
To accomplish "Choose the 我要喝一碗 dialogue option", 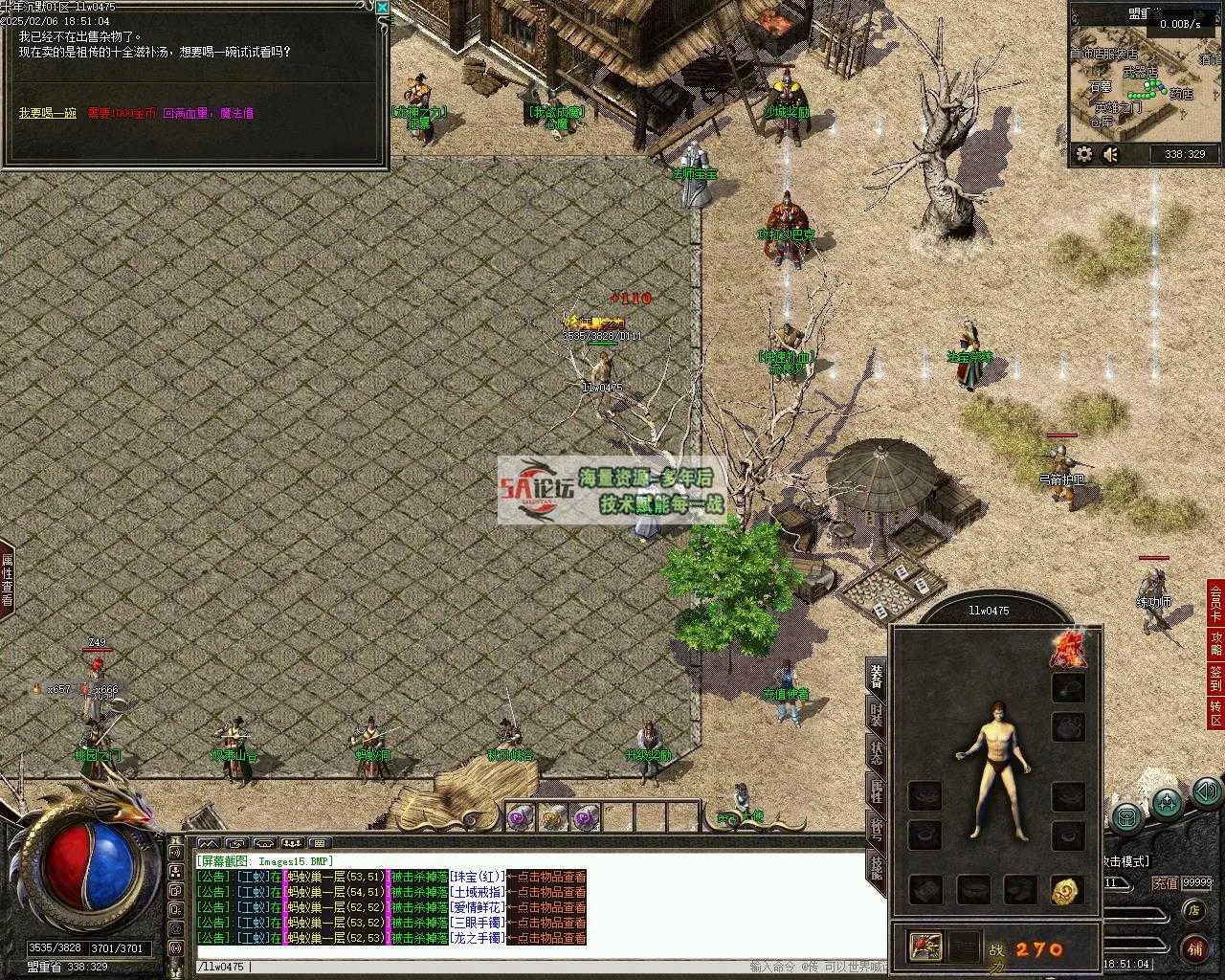I will click(x=47, y=113).
